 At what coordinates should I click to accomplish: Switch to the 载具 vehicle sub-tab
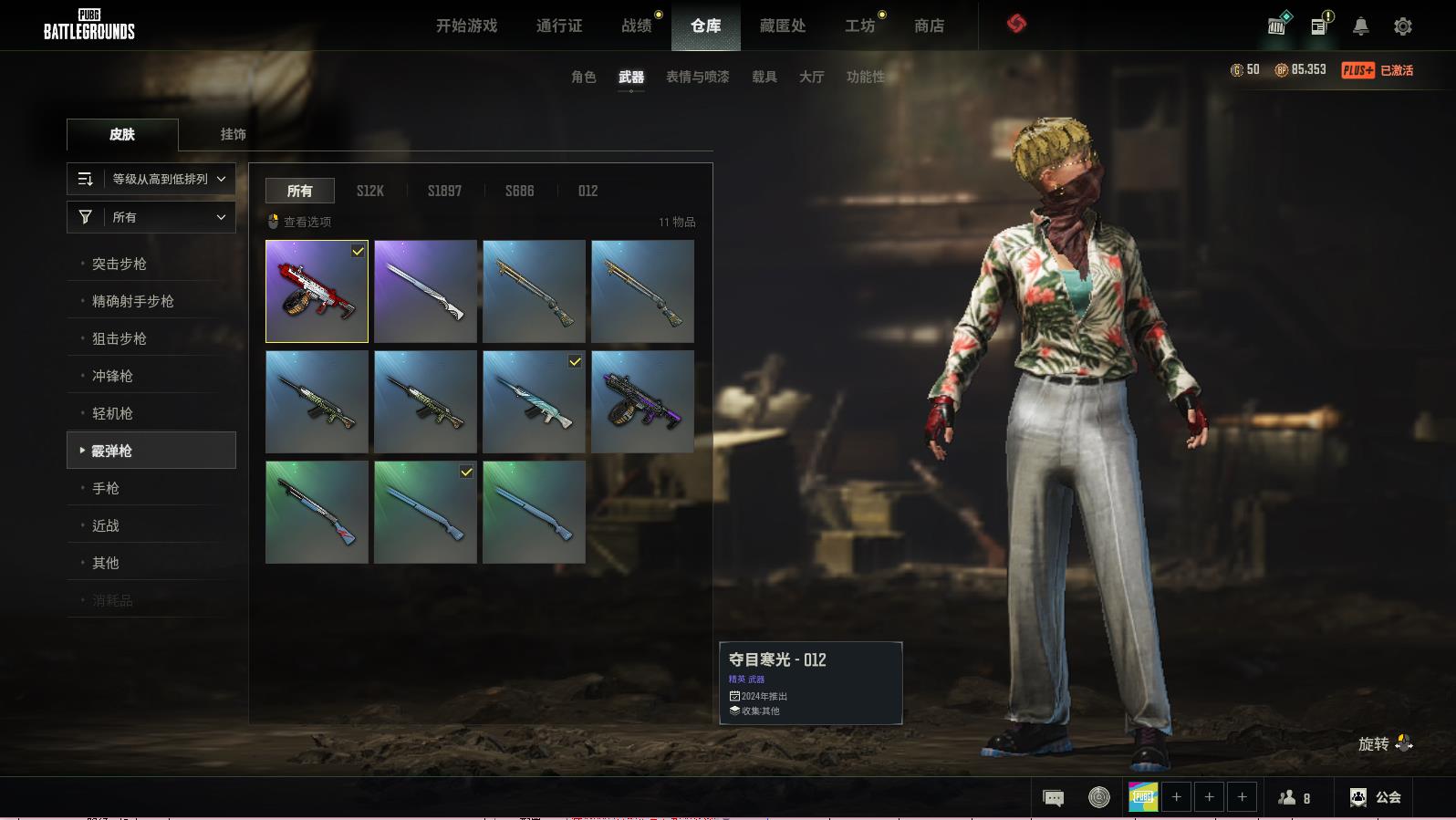(764, 77)
